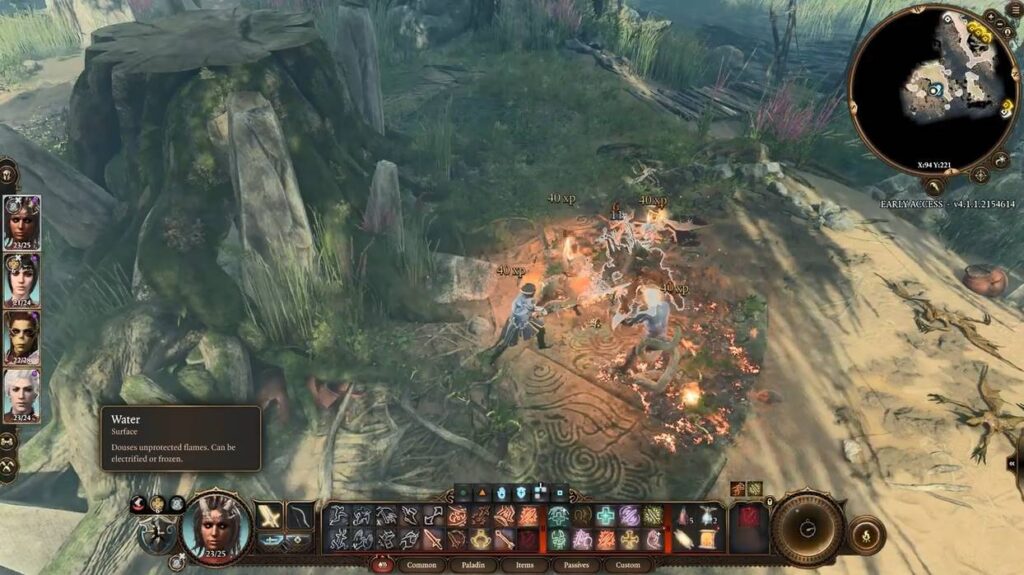Switch to the Paladin hotbar tab
Viewport: 1024px width, 575px height.
472,565
